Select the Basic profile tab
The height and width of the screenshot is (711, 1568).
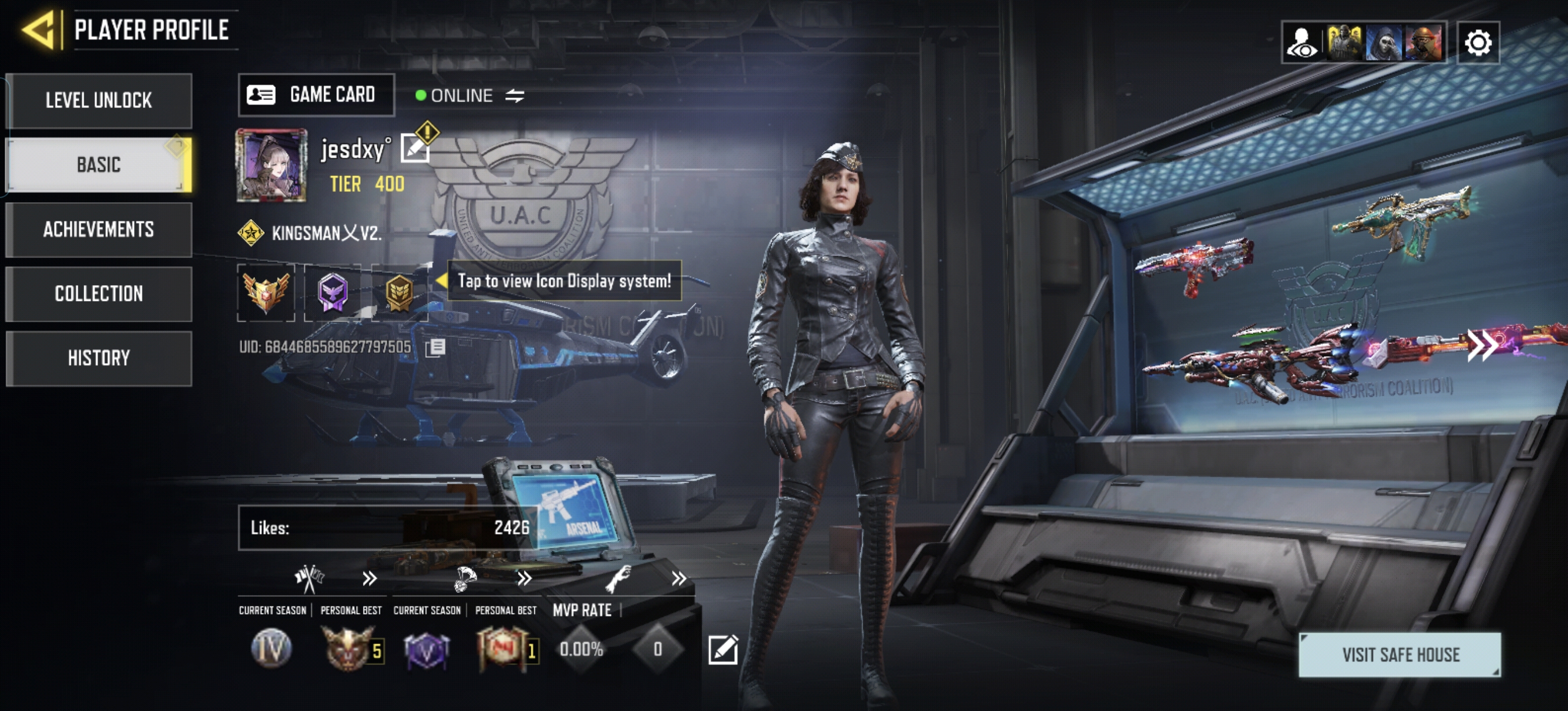click(x=99, y=165)
